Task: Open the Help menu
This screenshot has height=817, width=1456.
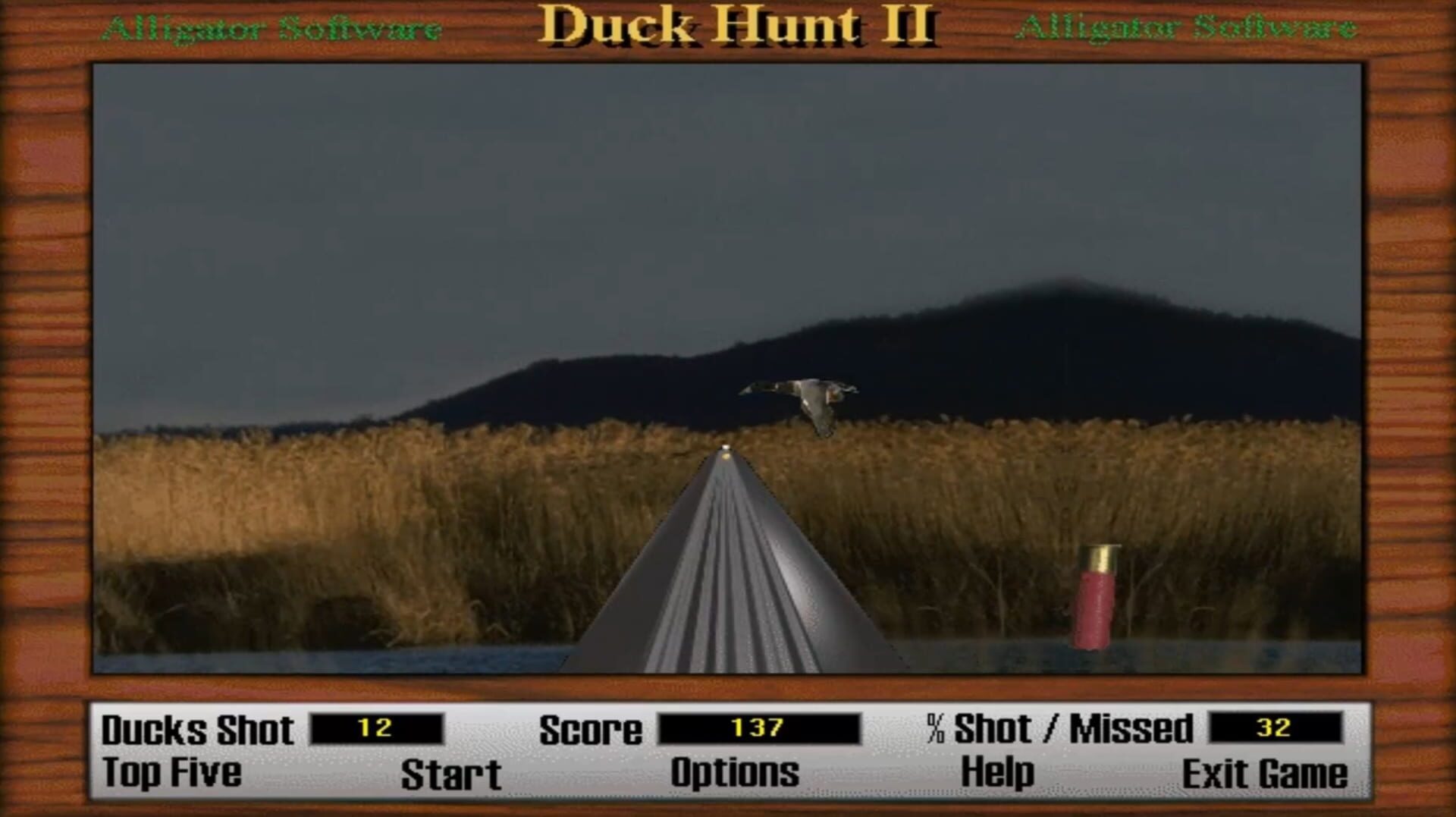Action: pyautogui.click(x=997, y=772)
